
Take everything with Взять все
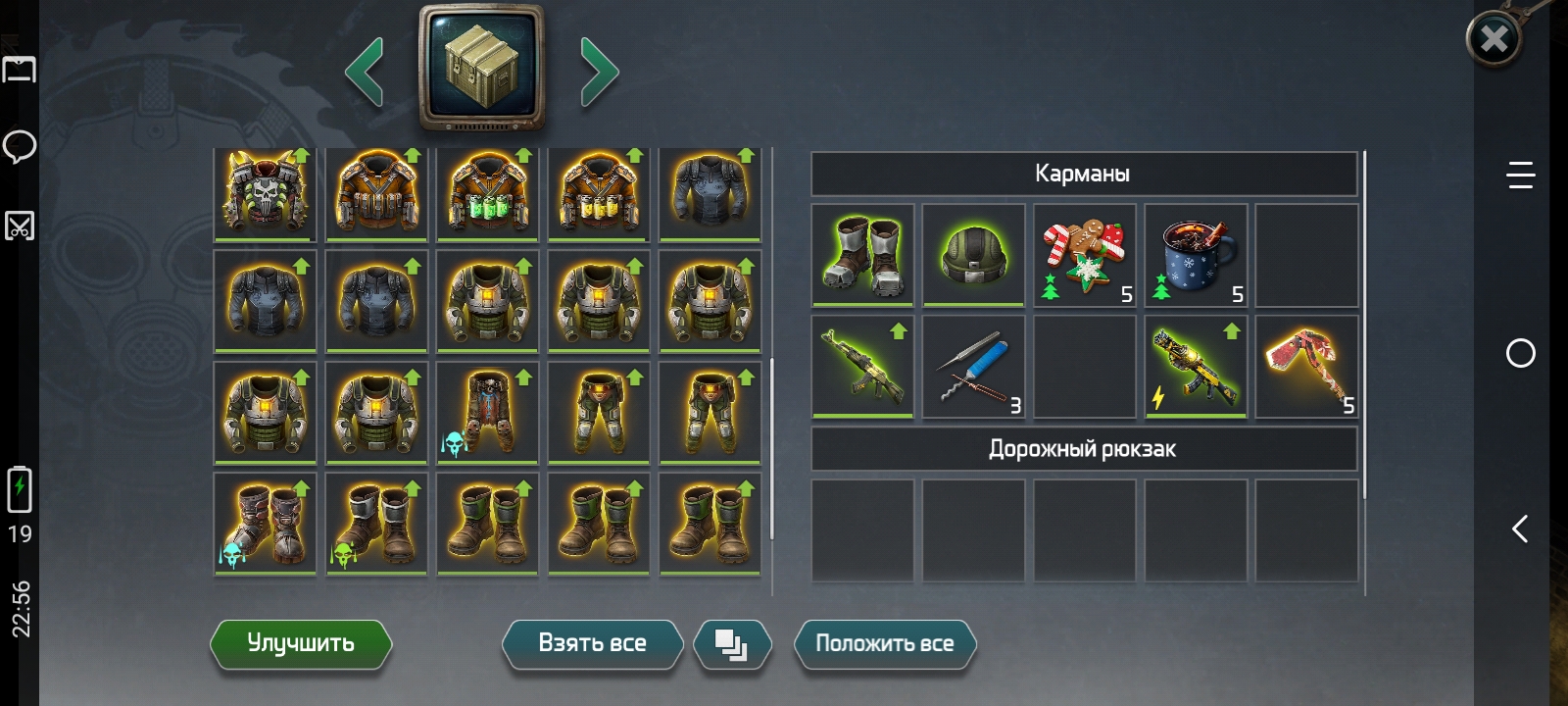[x=592, y=644]
